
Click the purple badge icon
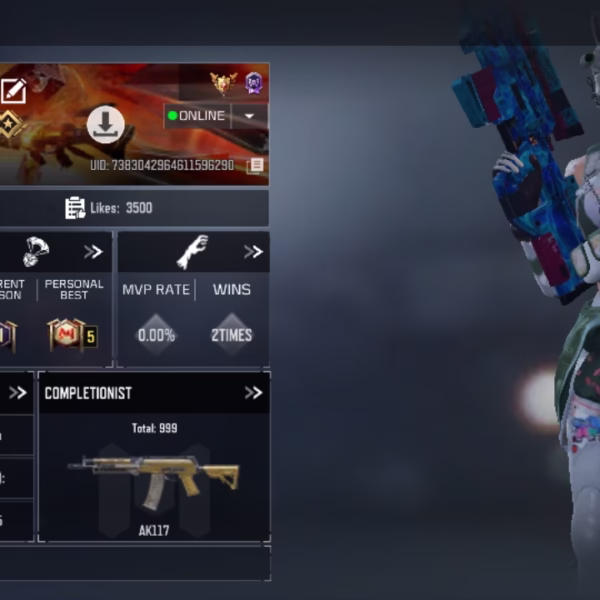(x=254, y=83)
